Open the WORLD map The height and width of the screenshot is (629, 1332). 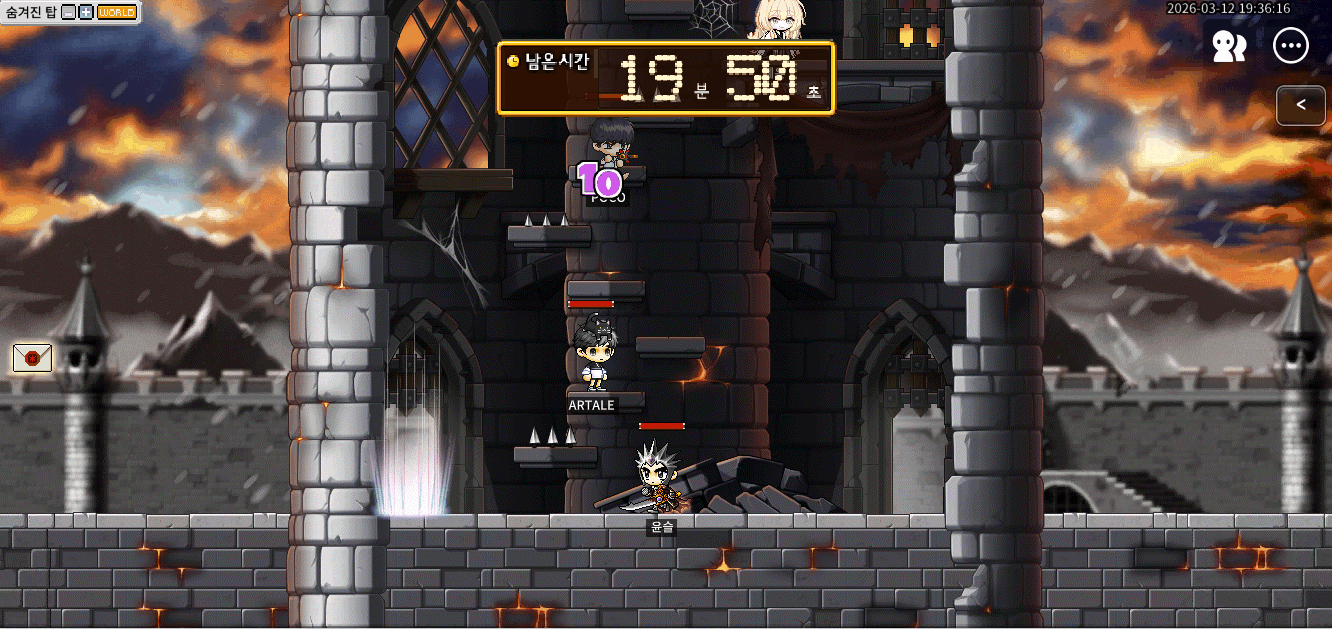117,12
